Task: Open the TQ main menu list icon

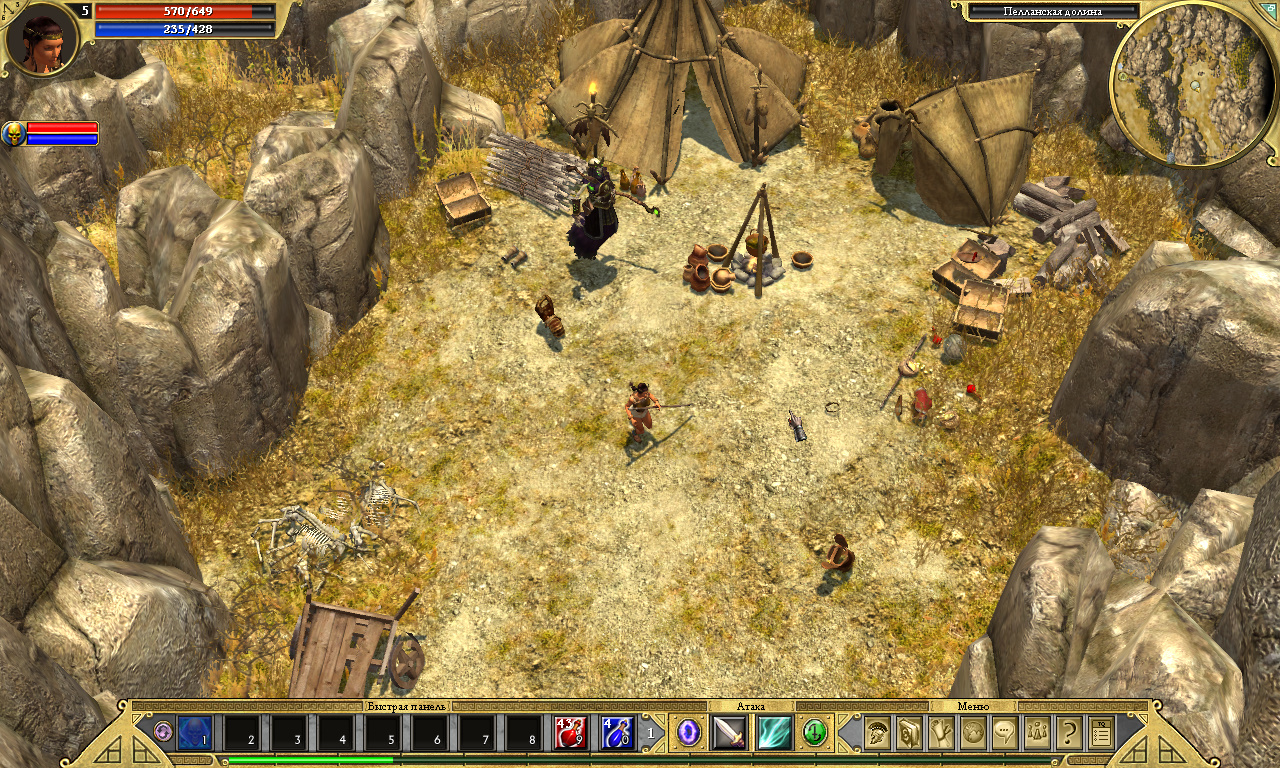Action: [1101, 733]
